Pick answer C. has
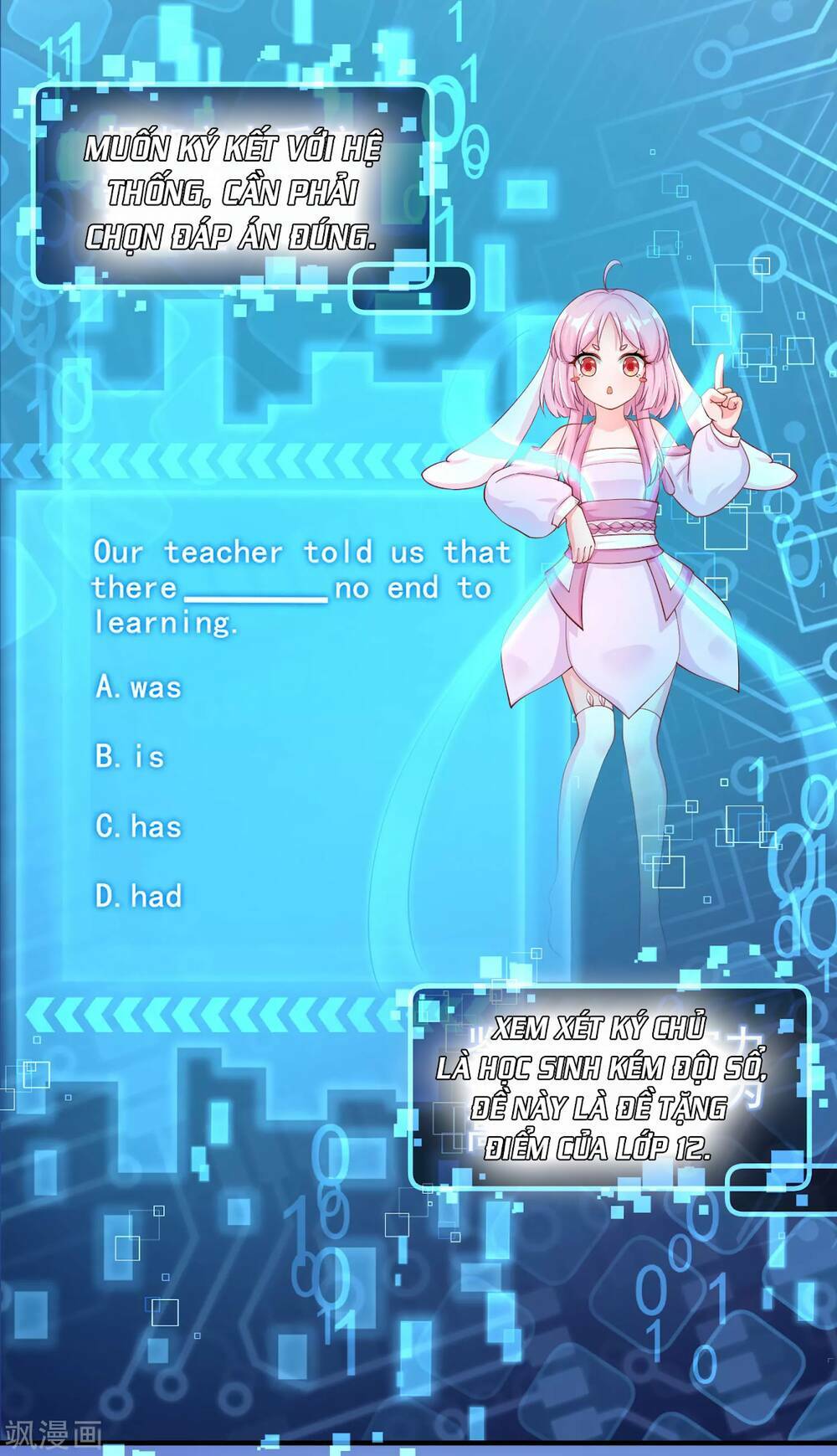Image resolution: width=837 pixels, height=1456 pixels. 138,826
